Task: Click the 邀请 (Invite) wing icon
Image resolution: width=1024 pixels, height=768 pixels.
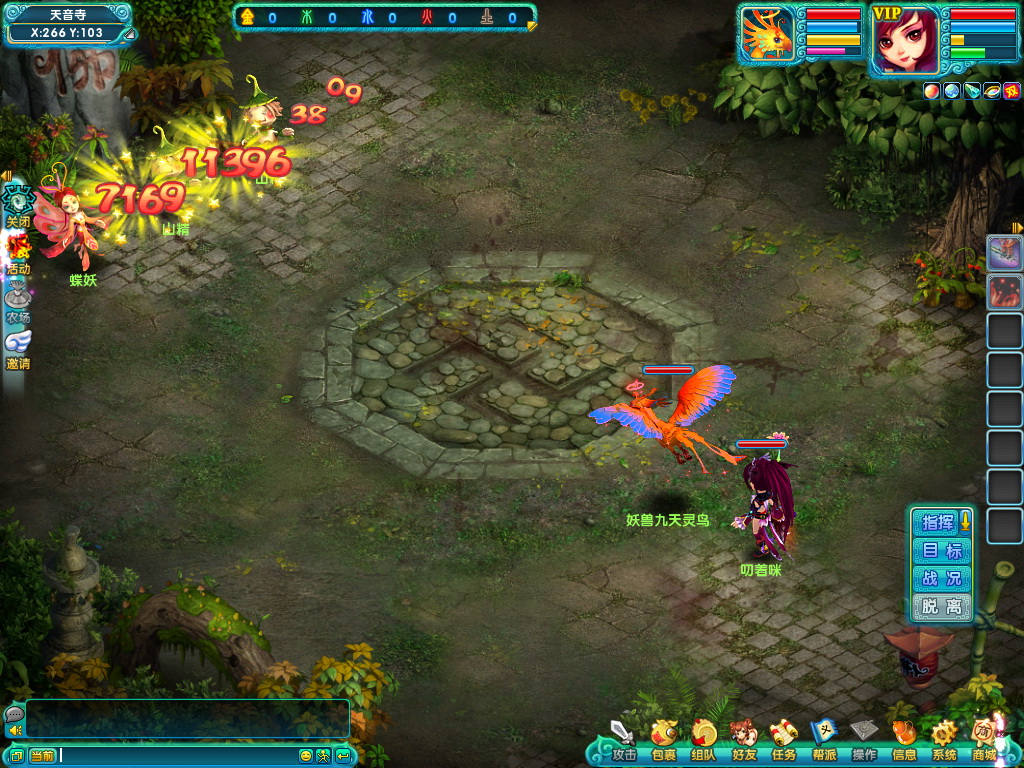Action: click(x=18, y=345)
